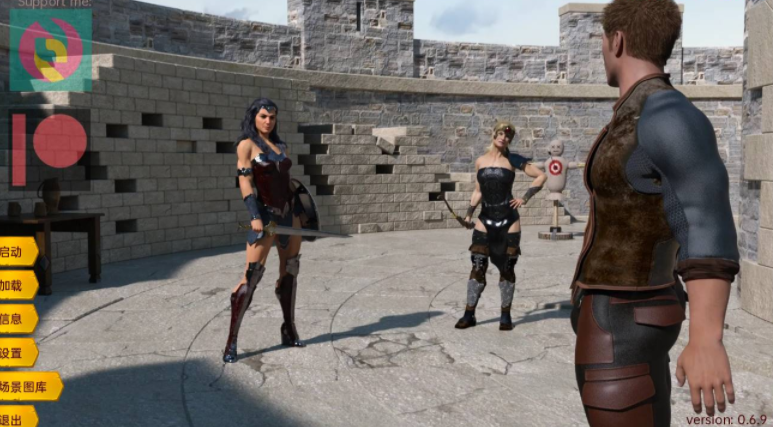Open the Patreon support link icon
This screenshot has width=773, height=427.
click(x=49, y=148)
